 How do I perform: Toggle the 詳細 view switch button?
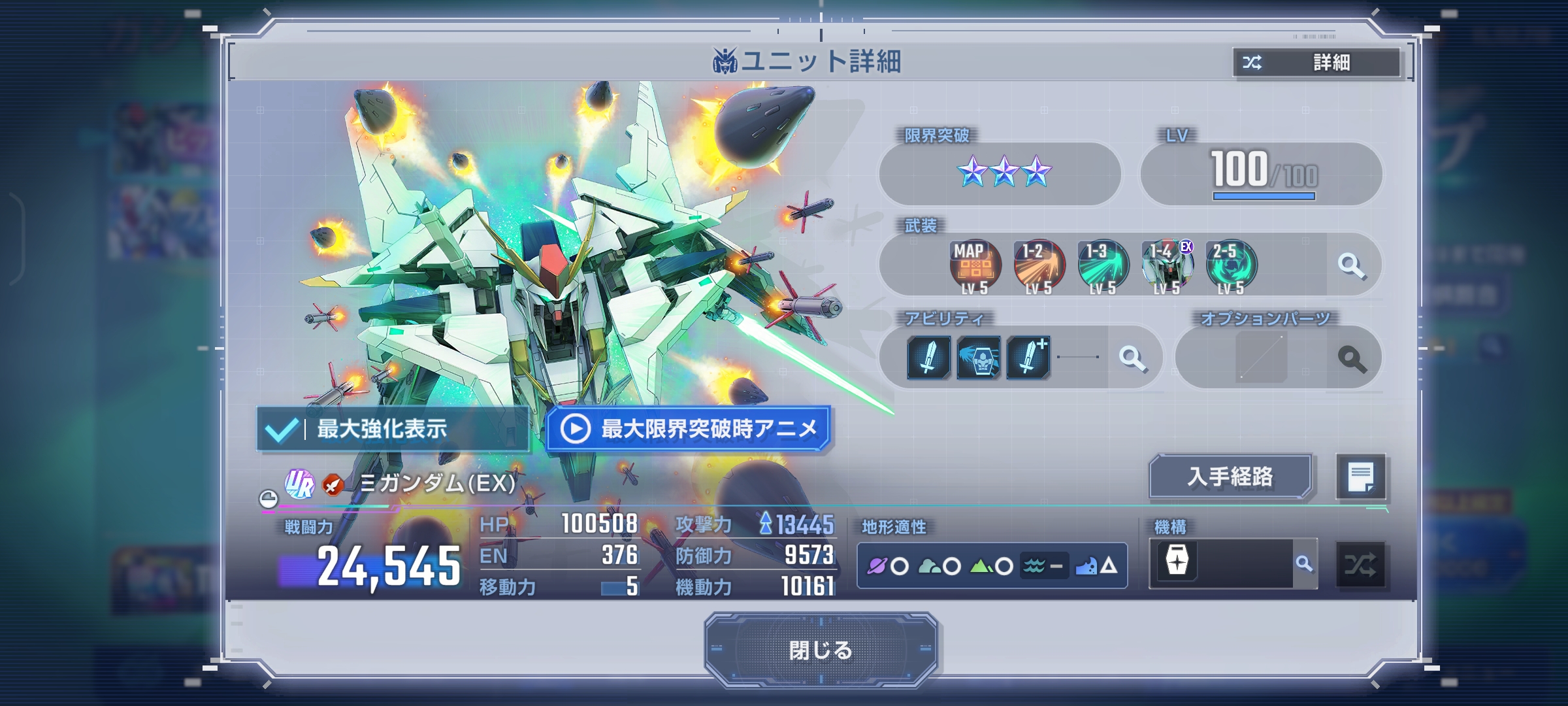click(1316, 63)
